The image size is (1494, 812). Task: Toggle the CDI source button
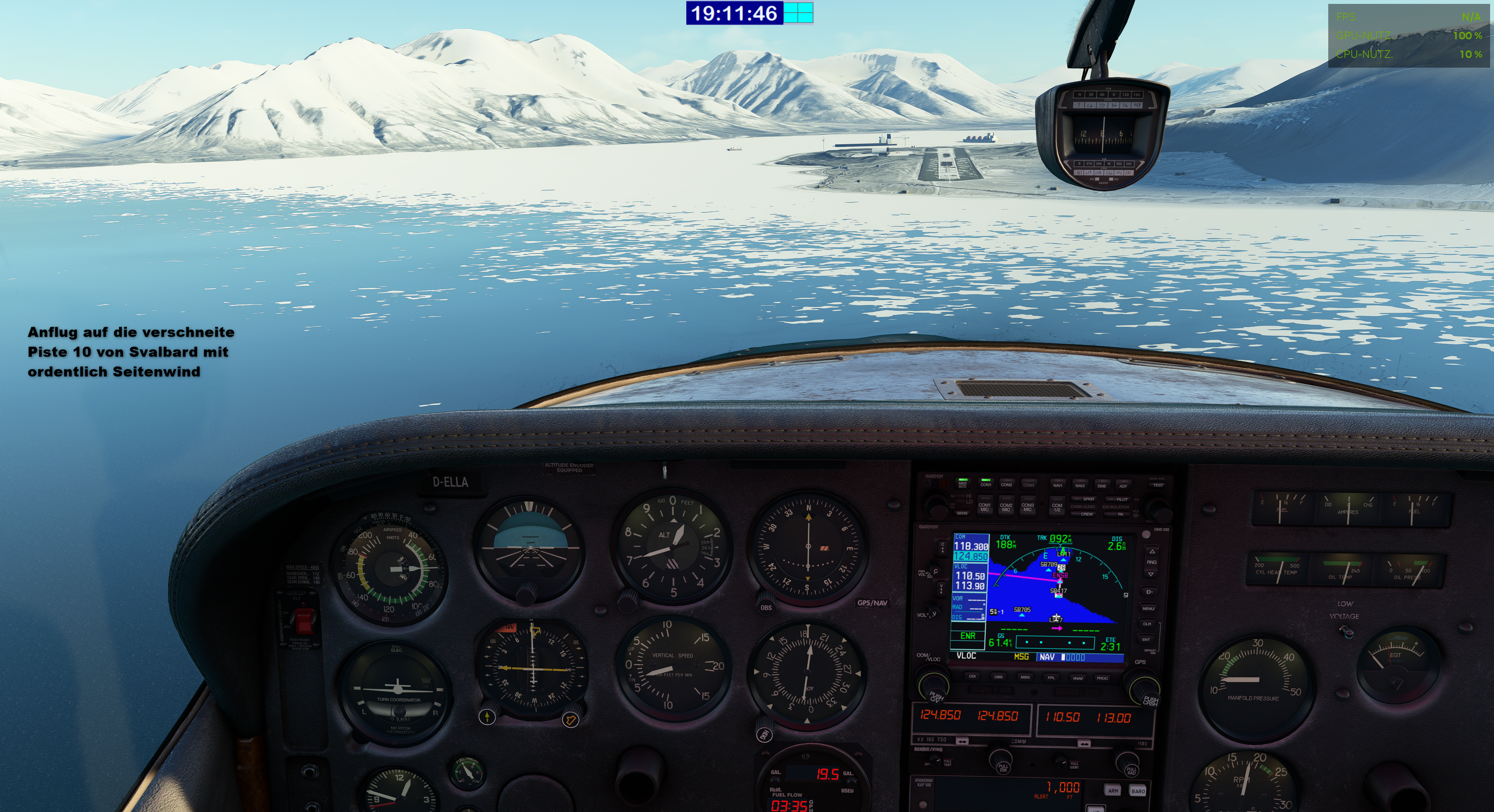(972, 676)
